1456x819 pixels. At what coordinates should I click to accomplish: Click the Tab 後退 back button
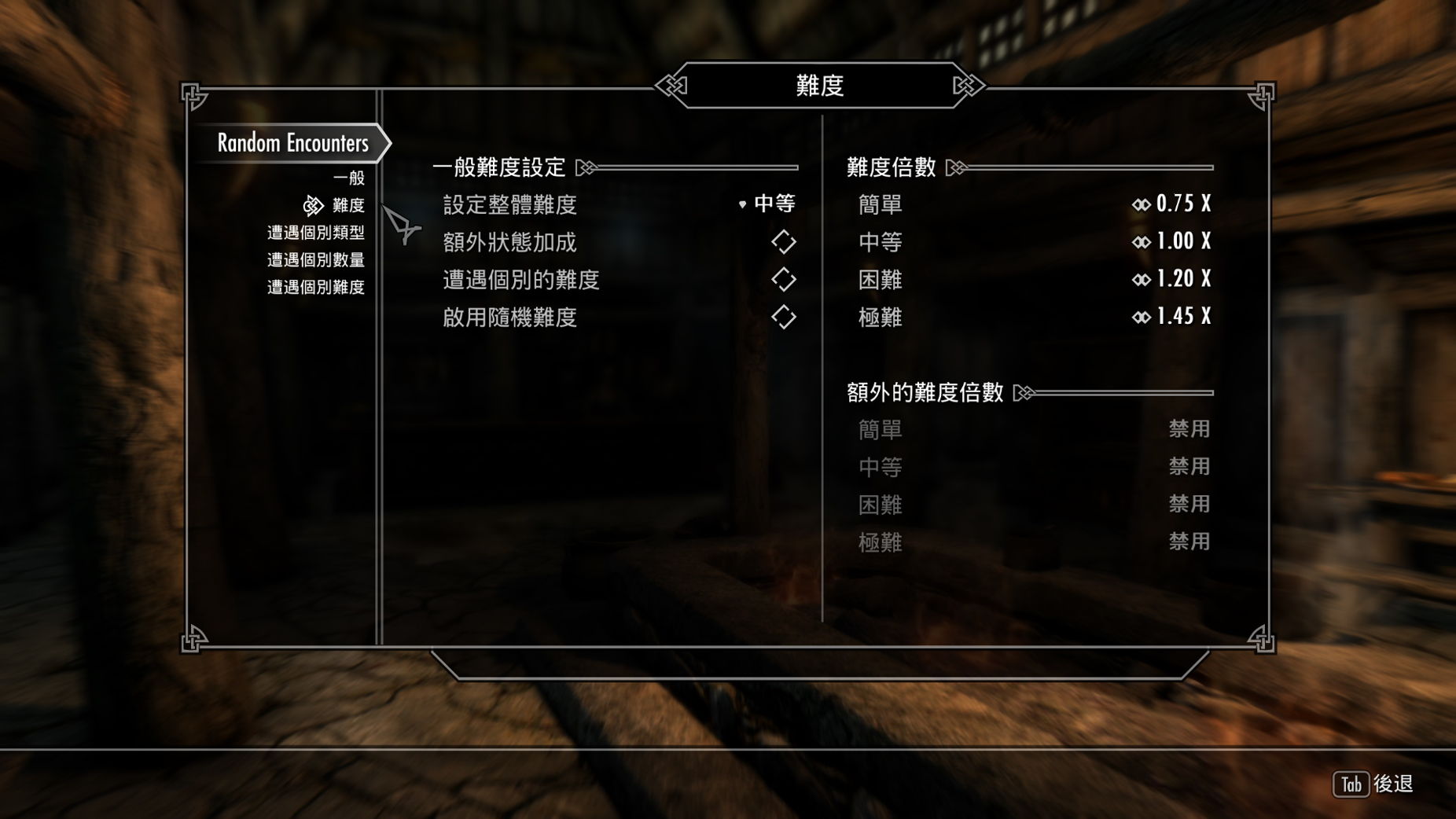[1371, 783]
